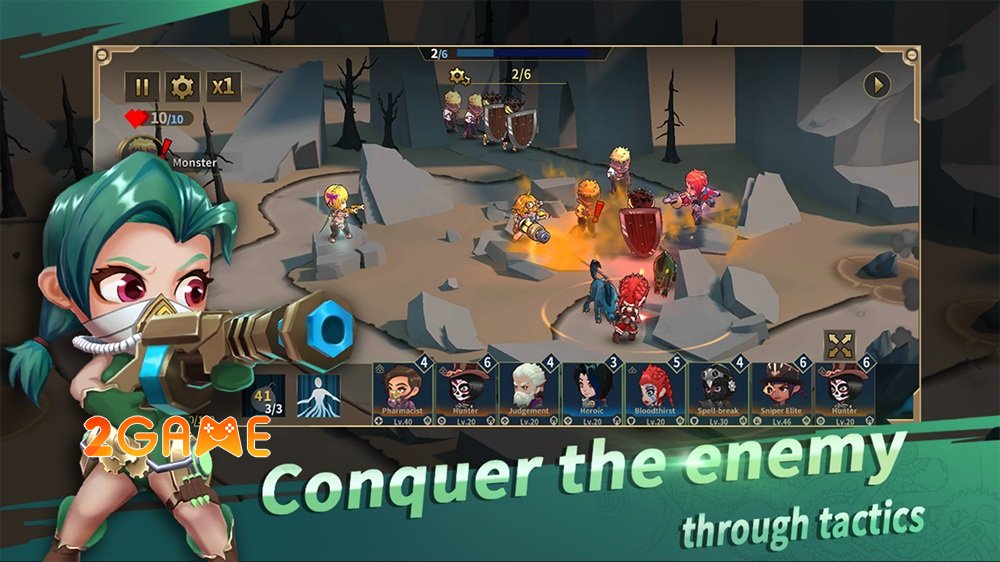
Task: Click the round arrow button at top right
Action: tap(877, 85)
